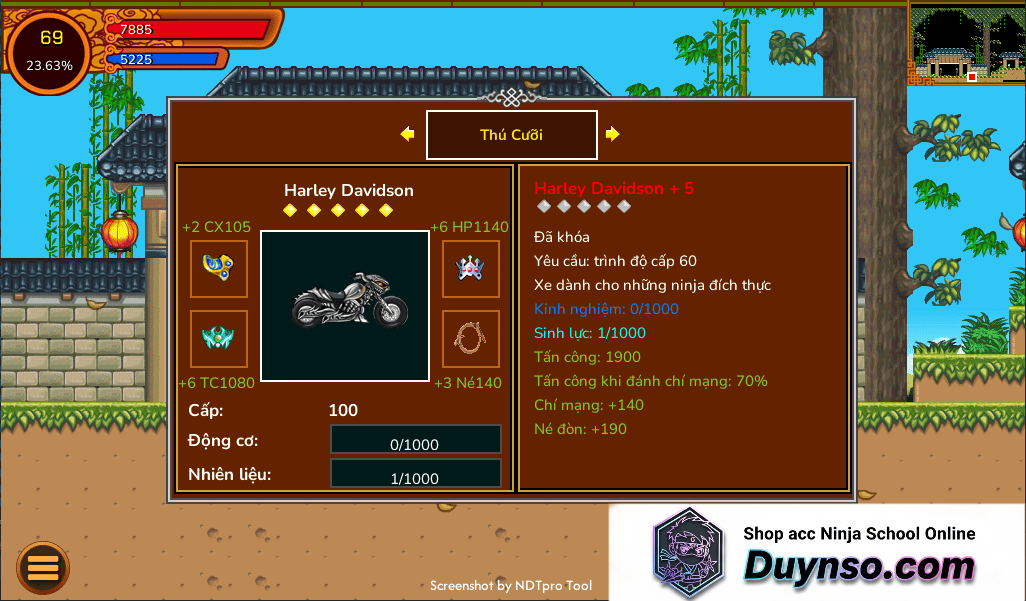Switch to previous tab with left arrow
Image resolution: width=1026 pixels, height=601 pixels.
pyautogui.click(x=407, y=134)
